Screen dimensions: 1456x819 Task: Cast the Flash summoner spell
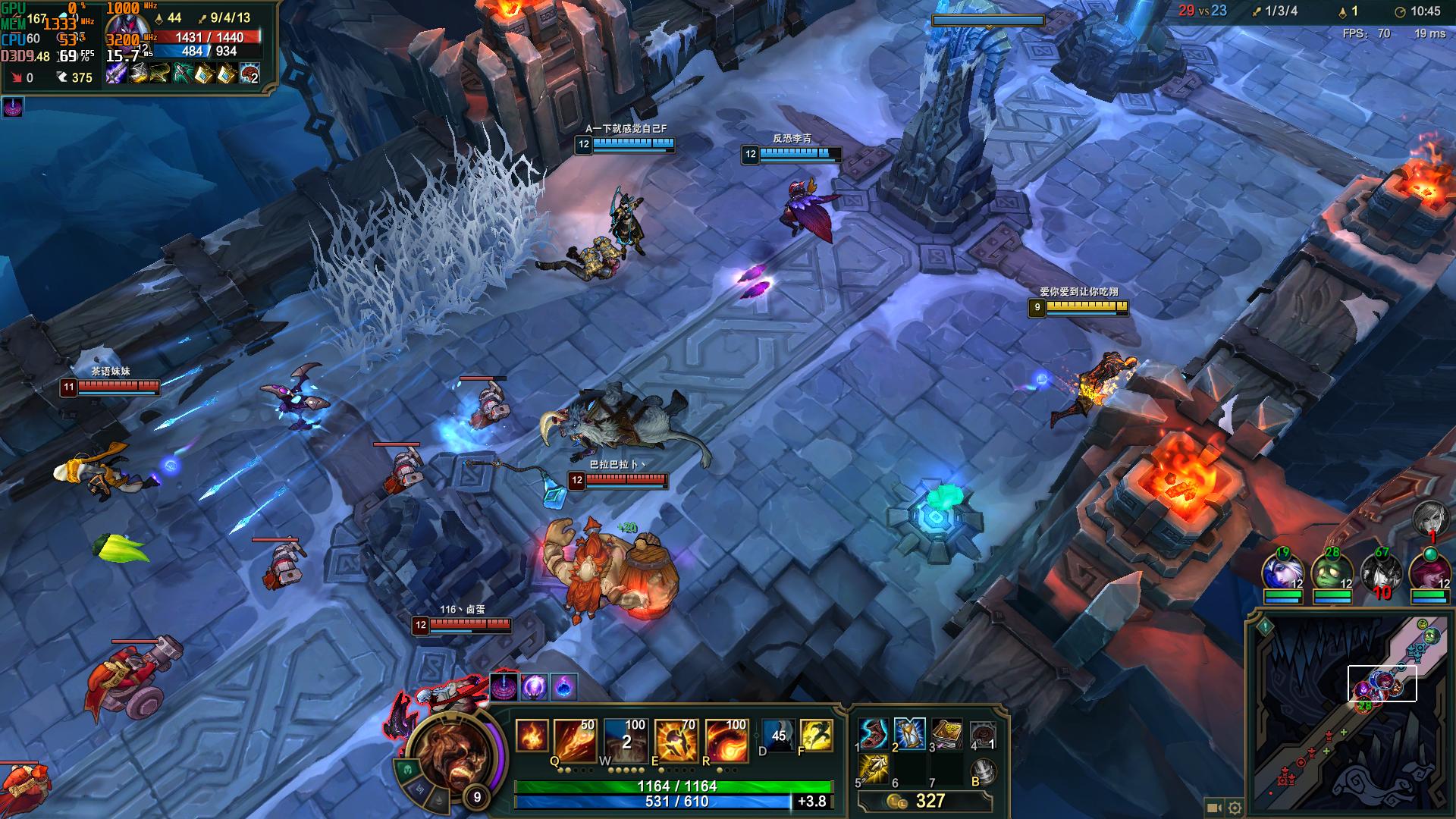pos(816,736)
